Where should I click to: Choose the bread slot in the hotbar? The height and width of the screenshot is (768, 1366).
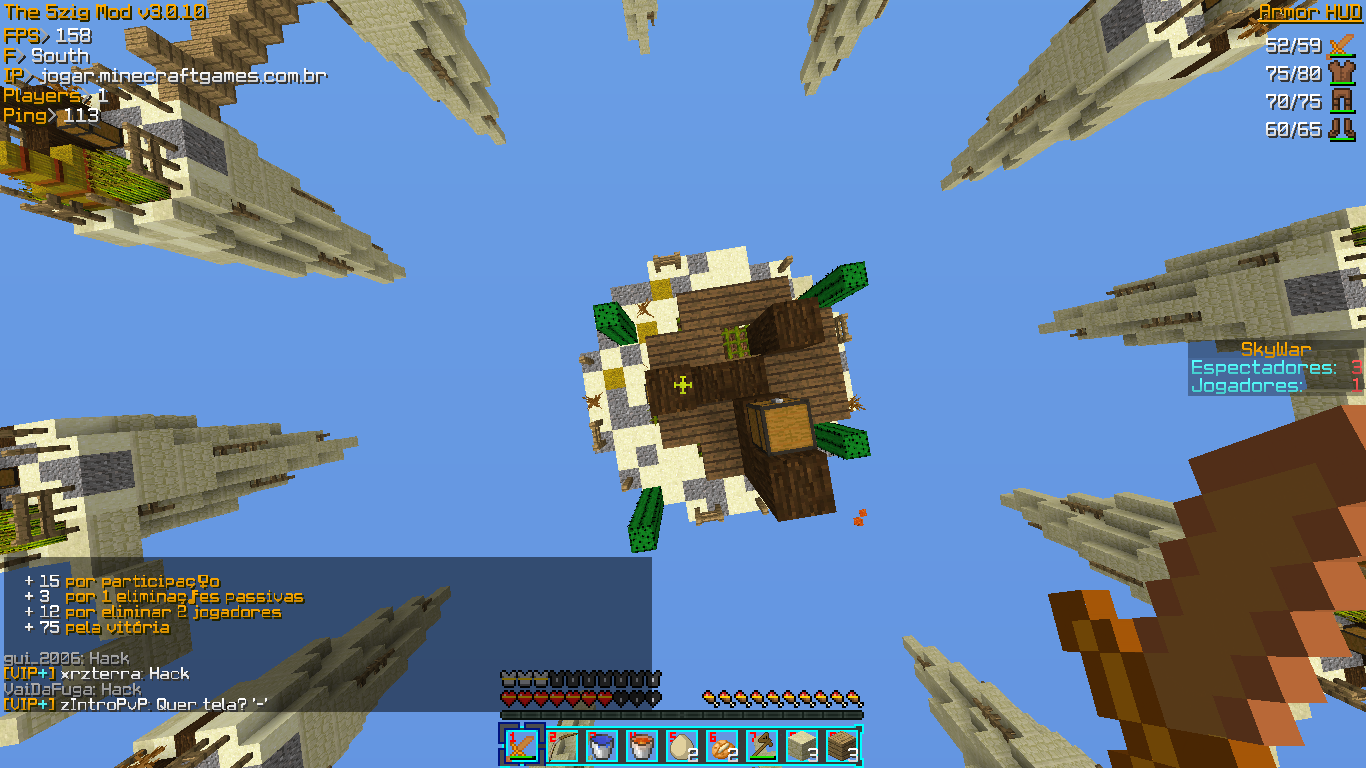pyautogui.click(x=721, y=746)
